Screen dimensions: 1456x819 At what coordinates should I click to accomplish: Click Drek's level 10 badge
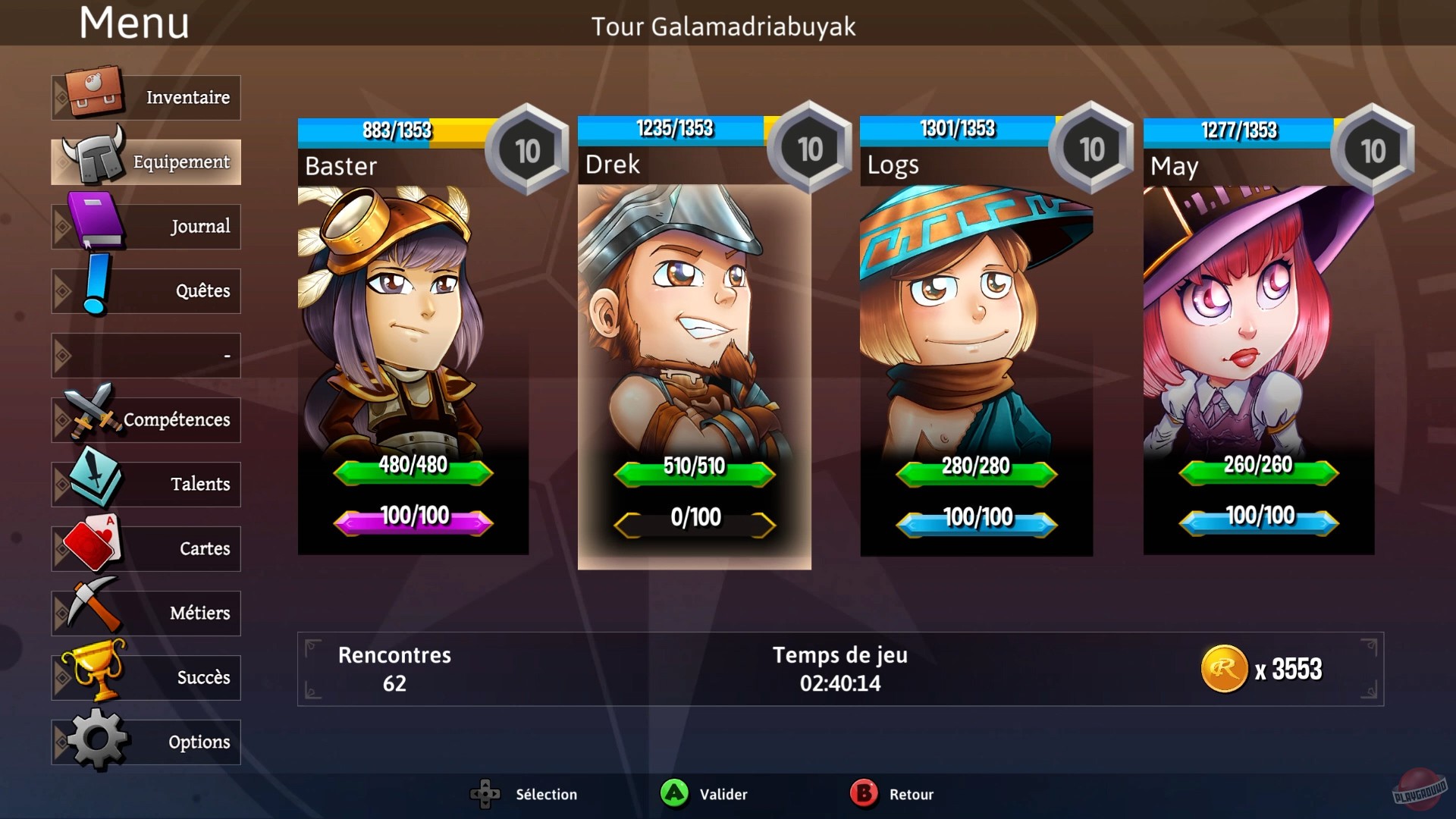click(x=808, y=149)
